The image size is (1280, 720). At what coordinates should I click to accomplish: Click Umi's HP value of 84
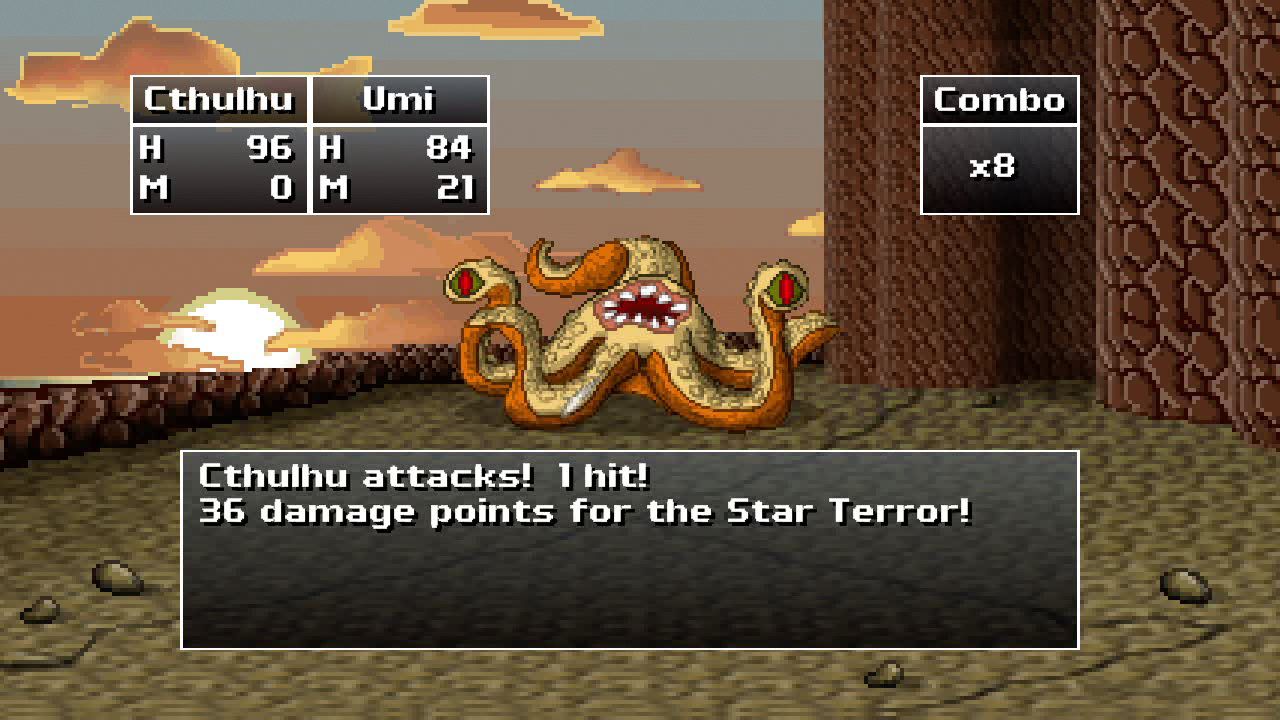(450, 149)
